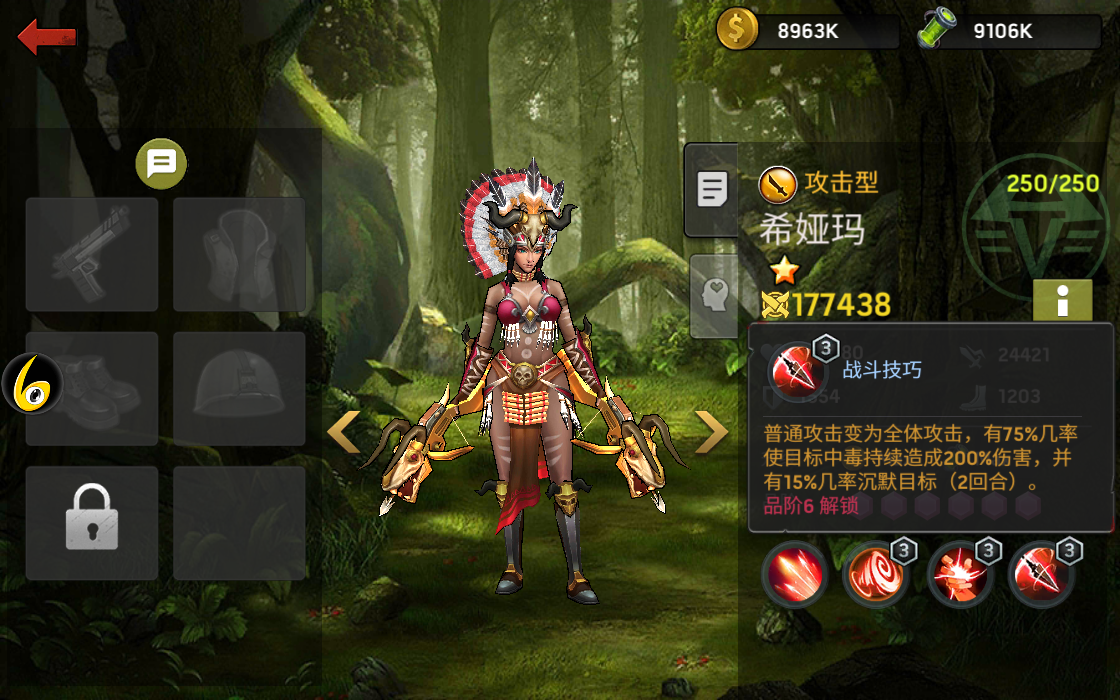Show next hero with right arrow

711,432
